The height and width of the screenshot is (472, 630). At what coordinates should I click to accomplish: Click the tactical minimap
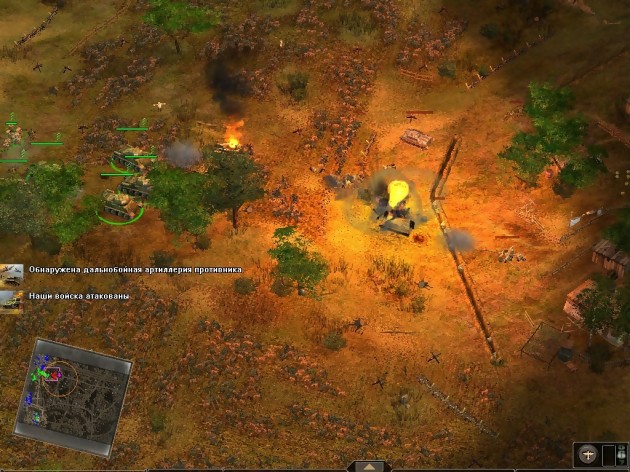tap(79, 383)
